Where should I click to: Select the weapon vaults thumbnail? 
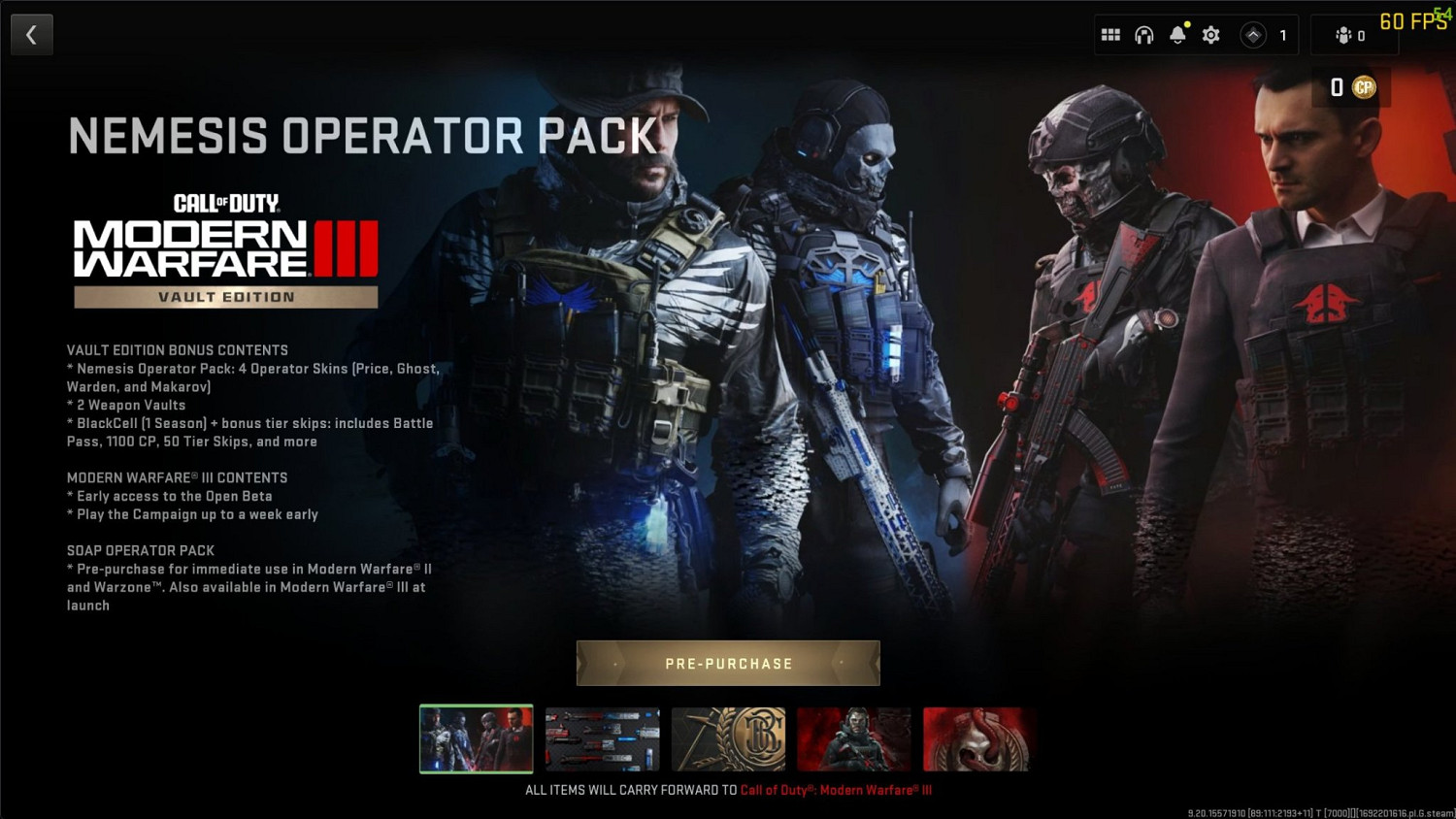(602, 738)
